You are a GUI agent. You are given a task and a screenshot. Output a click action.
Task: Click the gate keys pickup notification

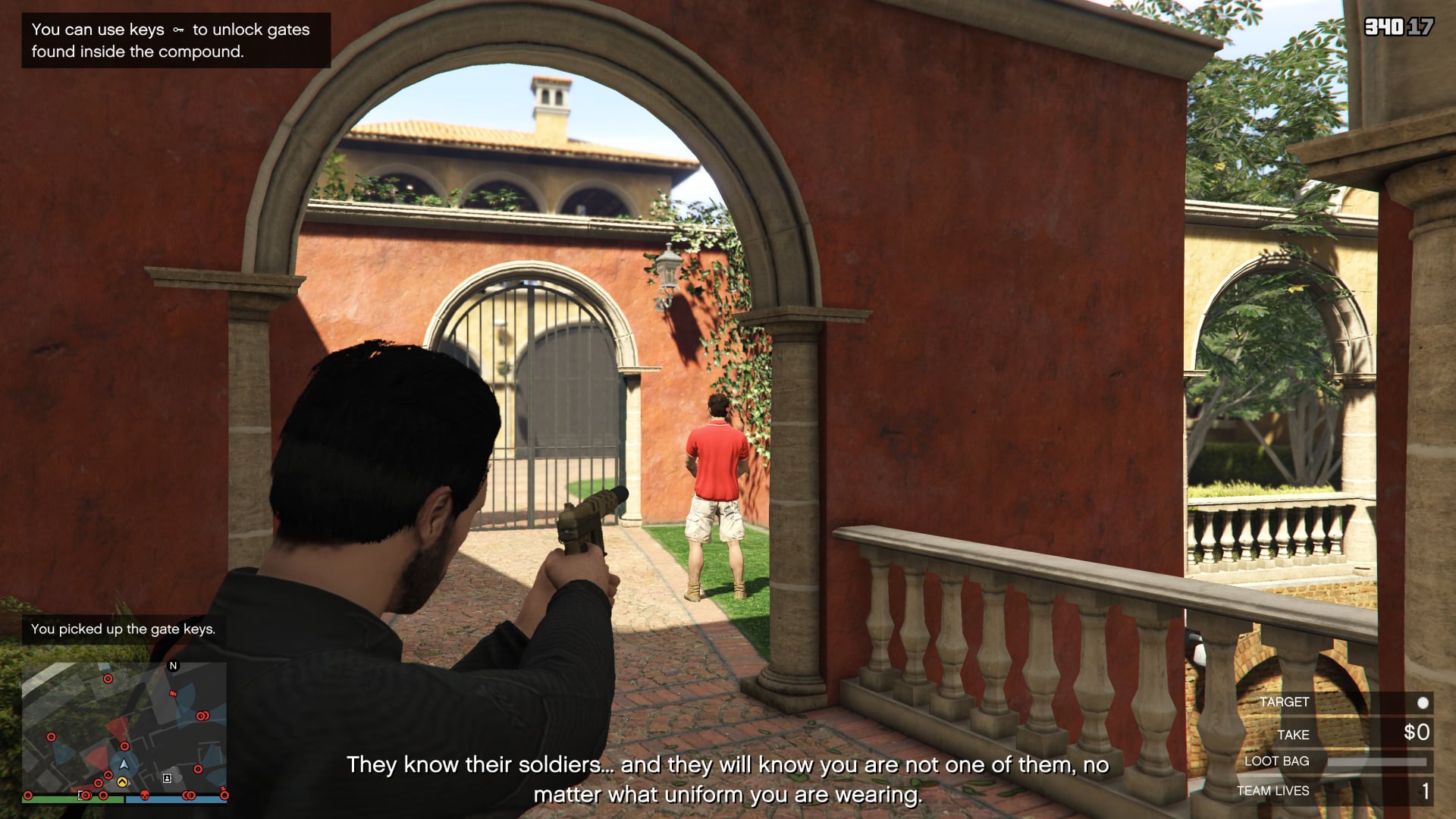pyautogui.click(x=123, y=628)
